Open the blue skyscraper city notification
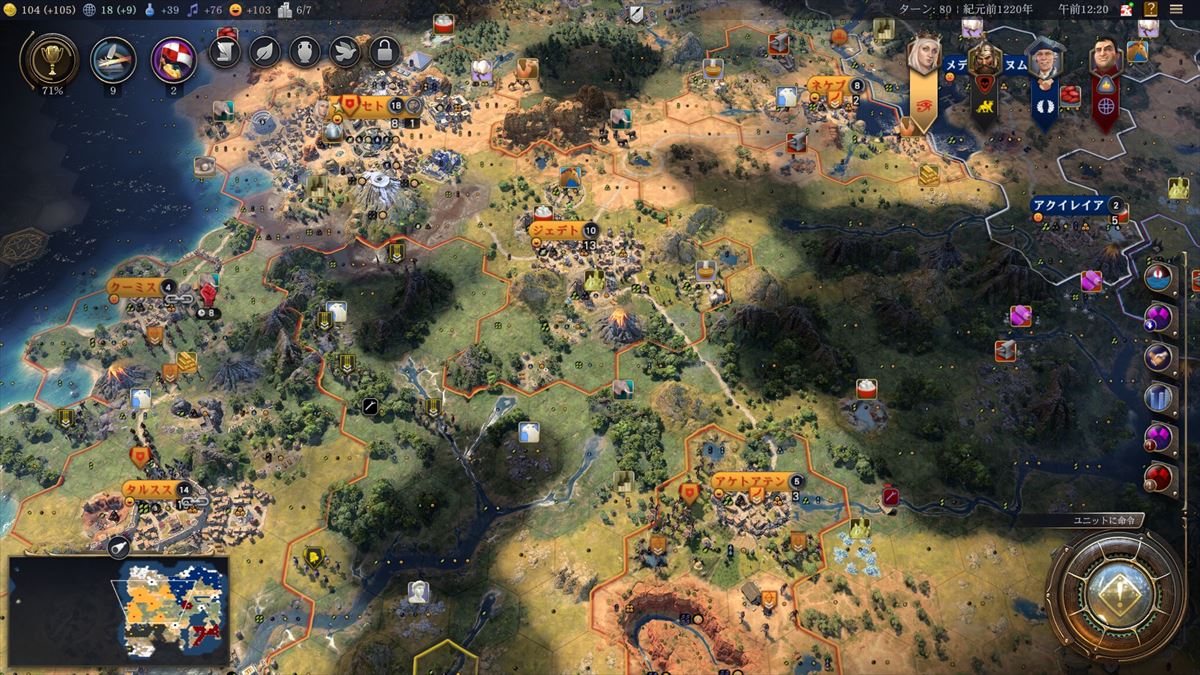 (1160, 397)
